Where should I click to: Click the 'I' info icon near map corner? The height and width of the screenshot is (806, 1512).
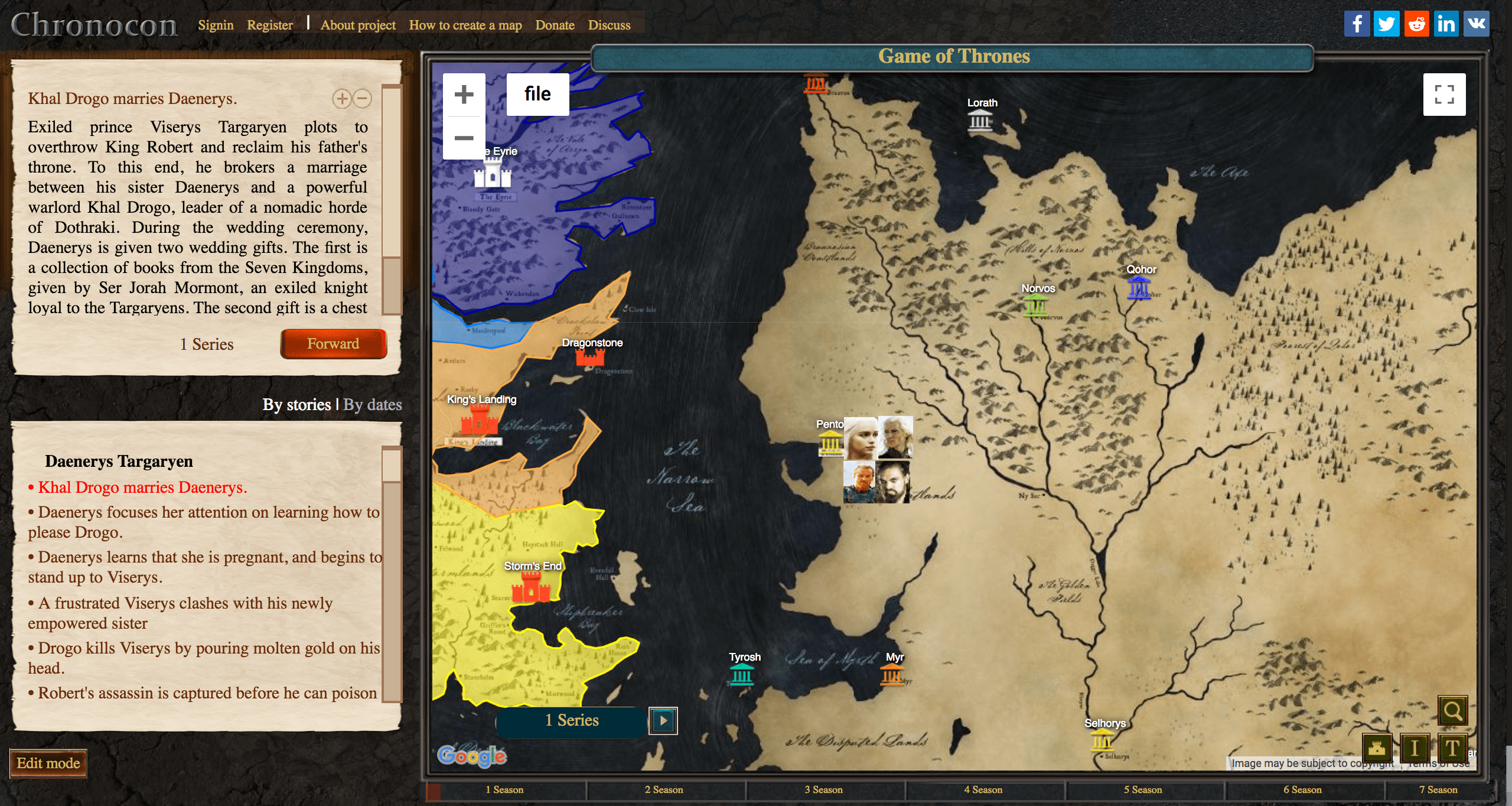click(1416, 747)
